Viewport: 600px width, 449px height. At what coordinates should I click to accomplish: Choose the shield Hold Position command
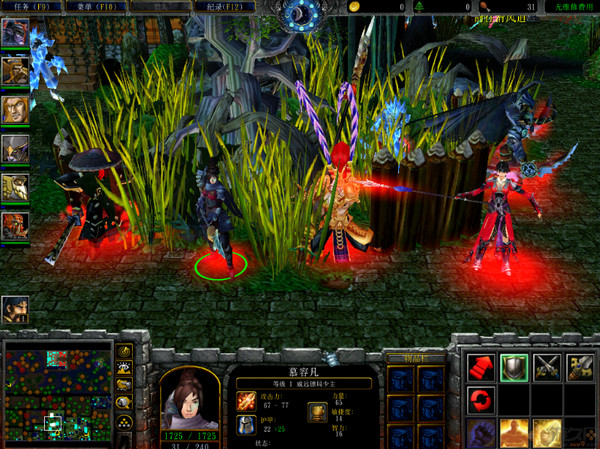point(514,368)
